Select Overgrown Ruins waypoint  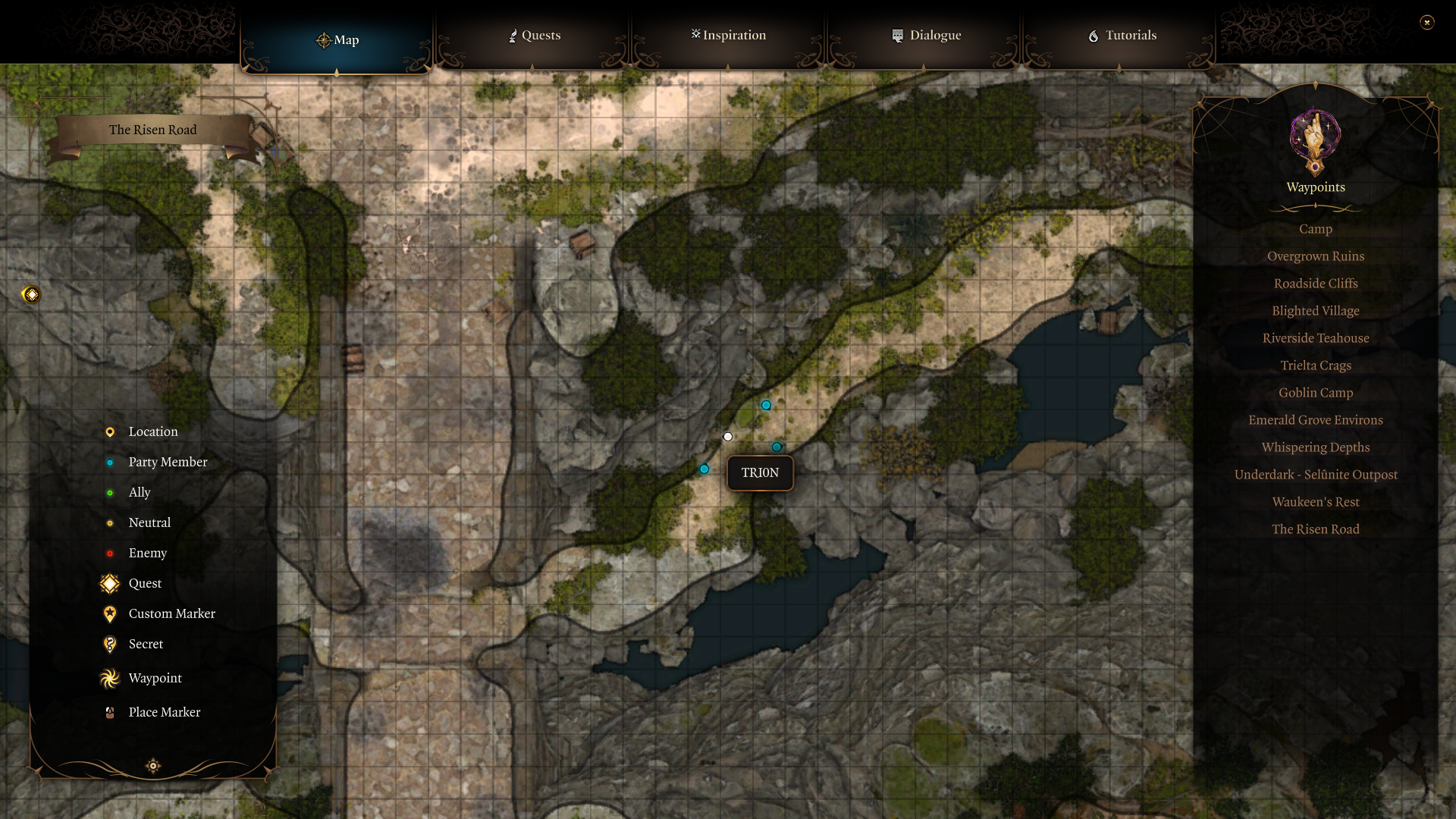click(1315, 256)
